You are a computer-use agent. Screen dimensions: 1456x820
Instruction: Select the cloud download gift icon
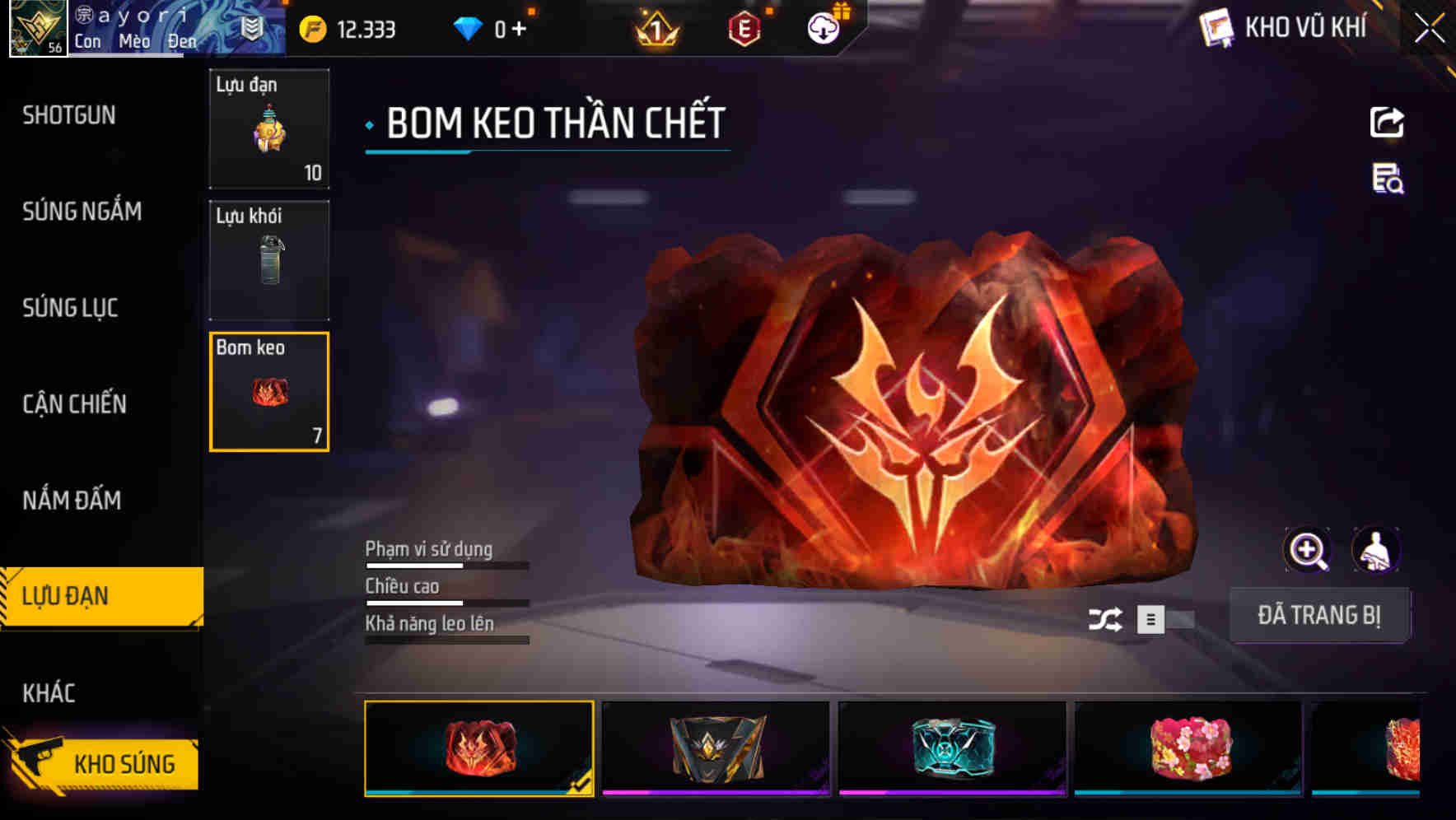coord(823,27)
